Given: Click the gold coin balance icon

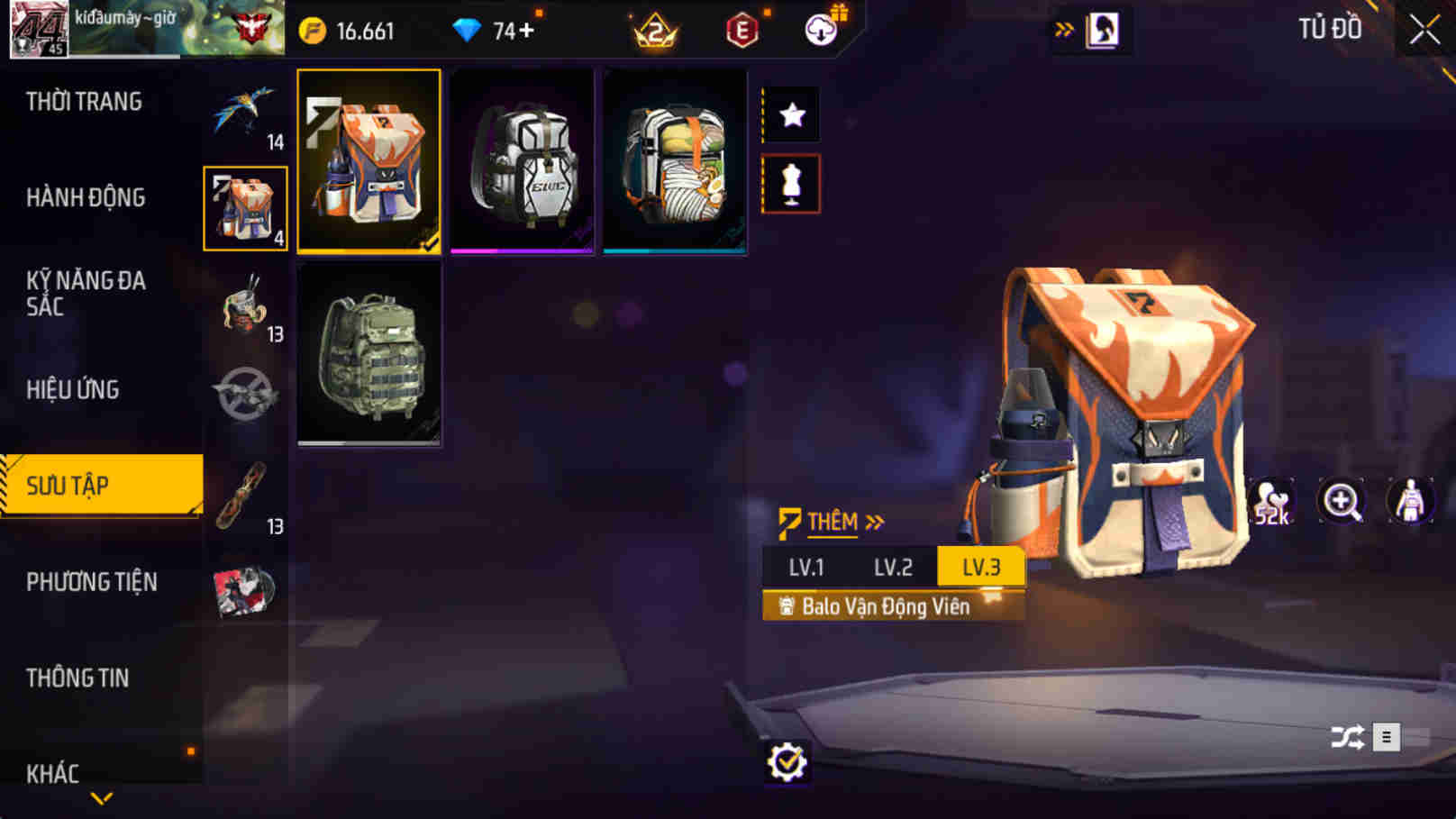Looking at the screenshot, I should (x=311, y=29).
